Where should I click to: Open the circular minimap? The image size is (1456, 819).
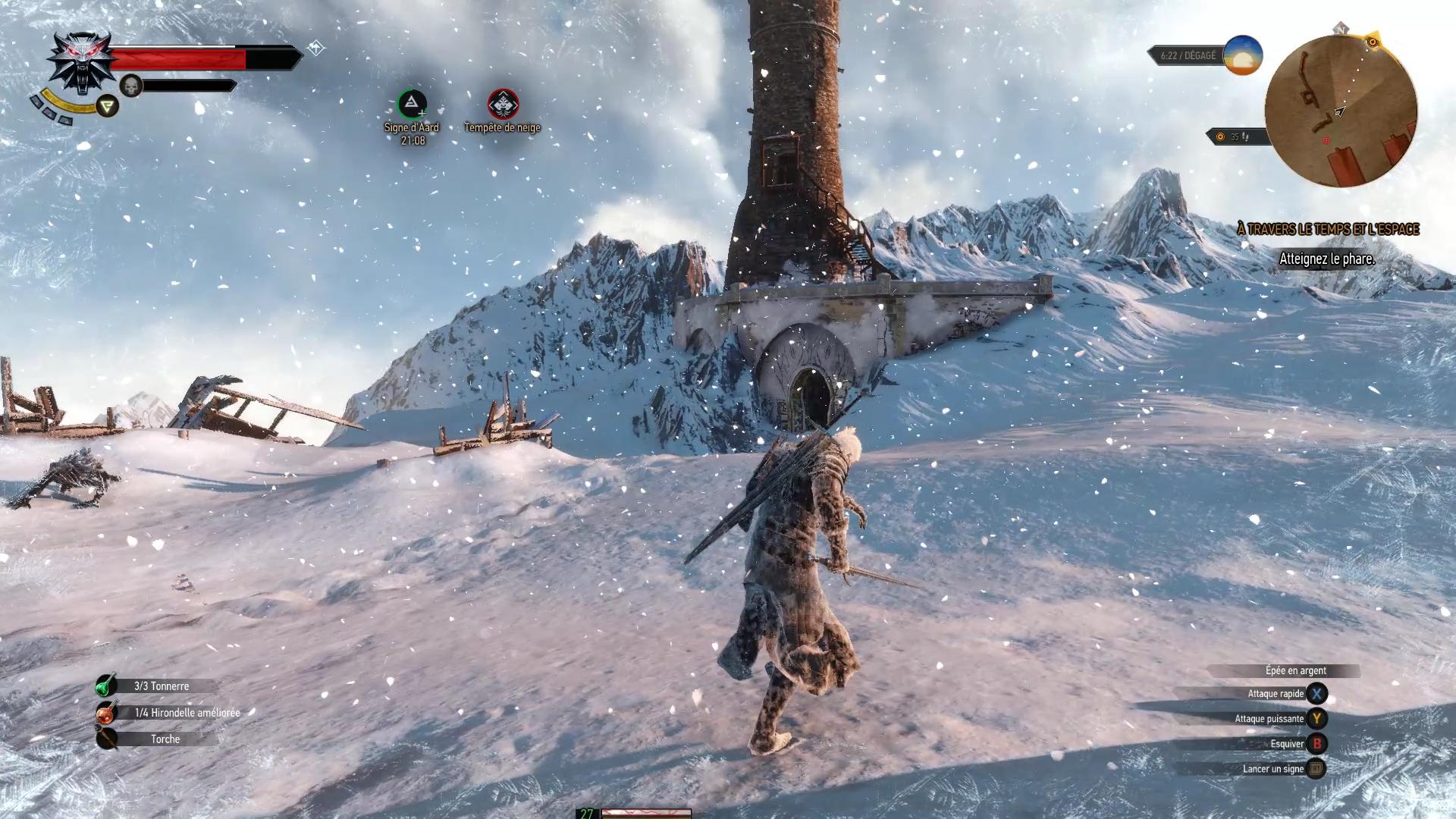click(x=1341, y=111)
